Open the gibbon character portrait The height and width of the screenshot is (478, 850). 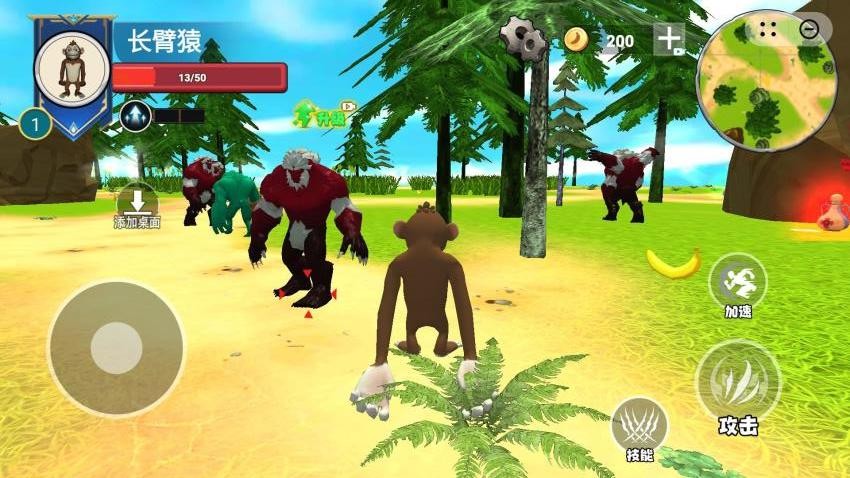click(72, 67)
